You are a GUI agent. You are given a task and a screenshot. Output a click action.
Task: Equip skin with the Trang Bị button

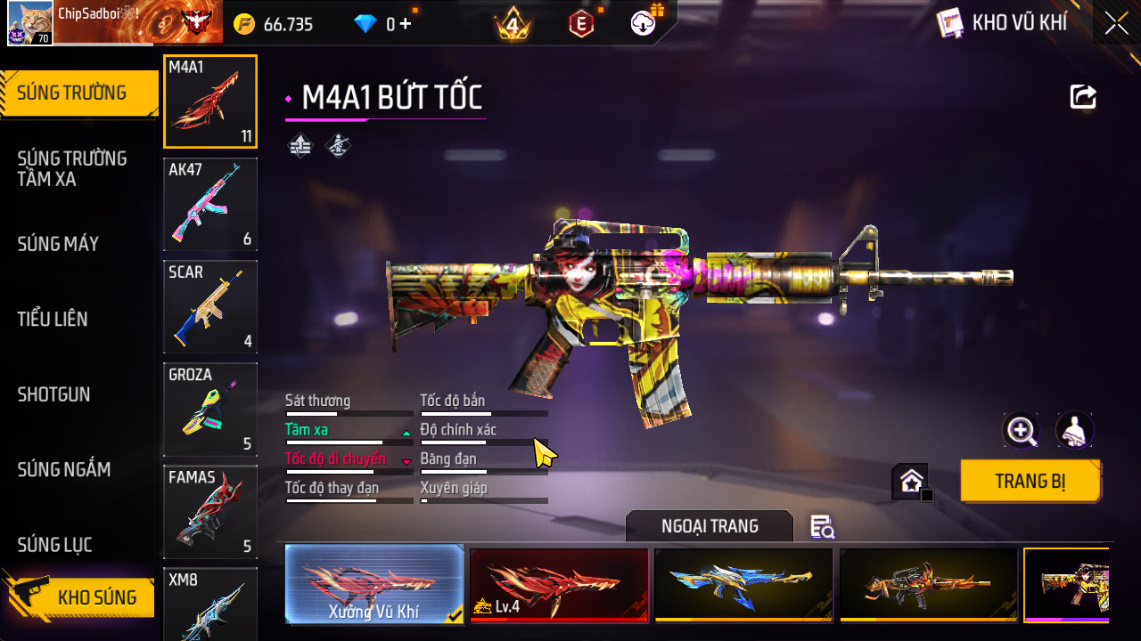point(1030,481)
